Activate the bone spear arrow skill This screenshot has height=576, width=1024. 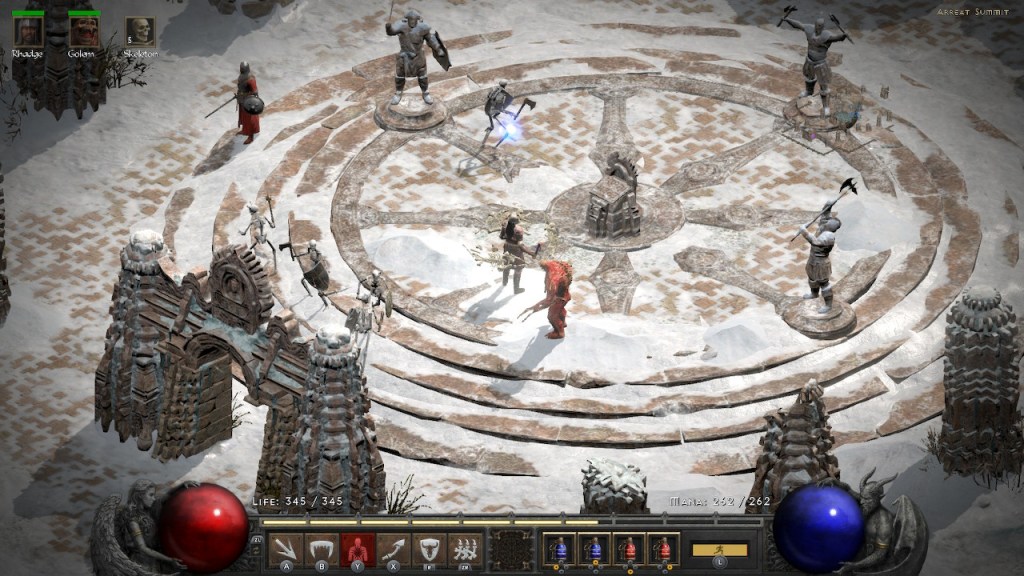[x=286, y=549]
